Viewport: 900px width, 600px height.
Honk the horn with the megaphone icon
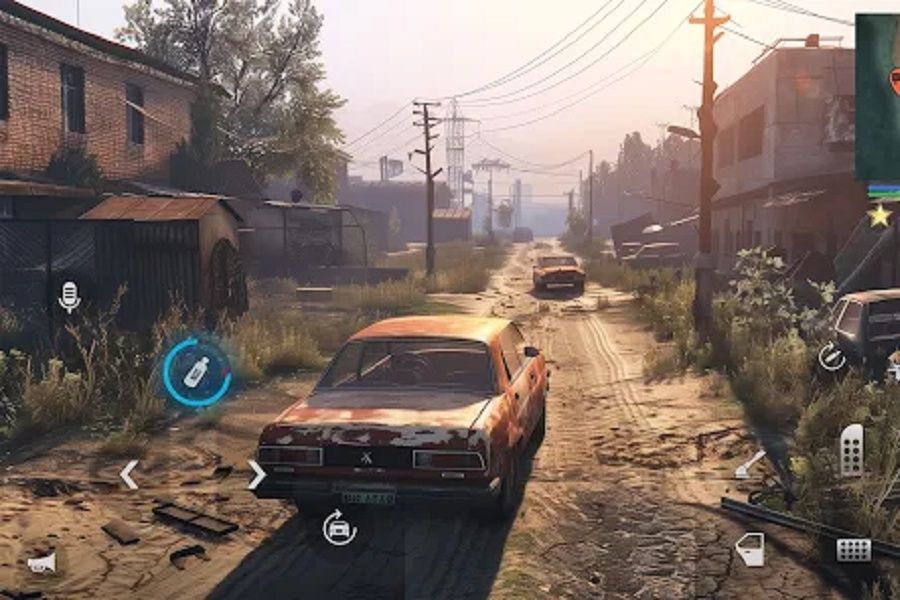[x=42, y=564]
